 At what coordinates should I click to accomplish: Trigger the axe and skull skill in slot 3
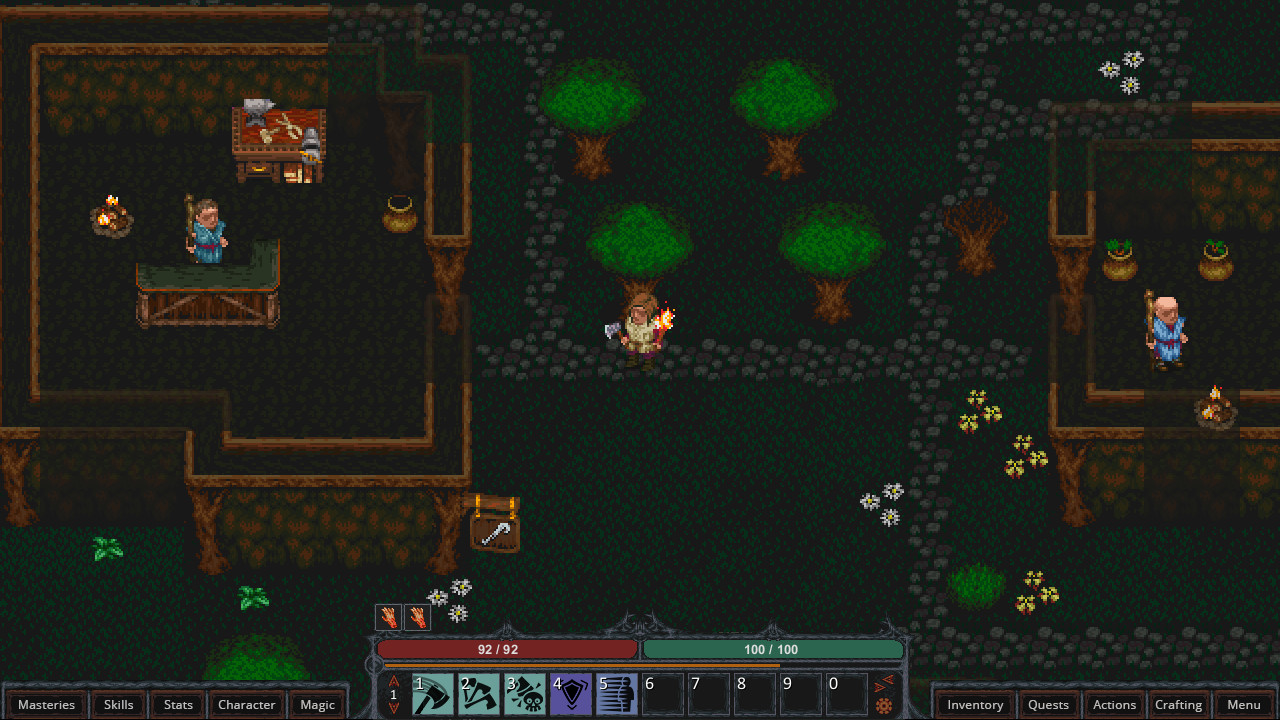pyautogui.click(x=525, y=694)
